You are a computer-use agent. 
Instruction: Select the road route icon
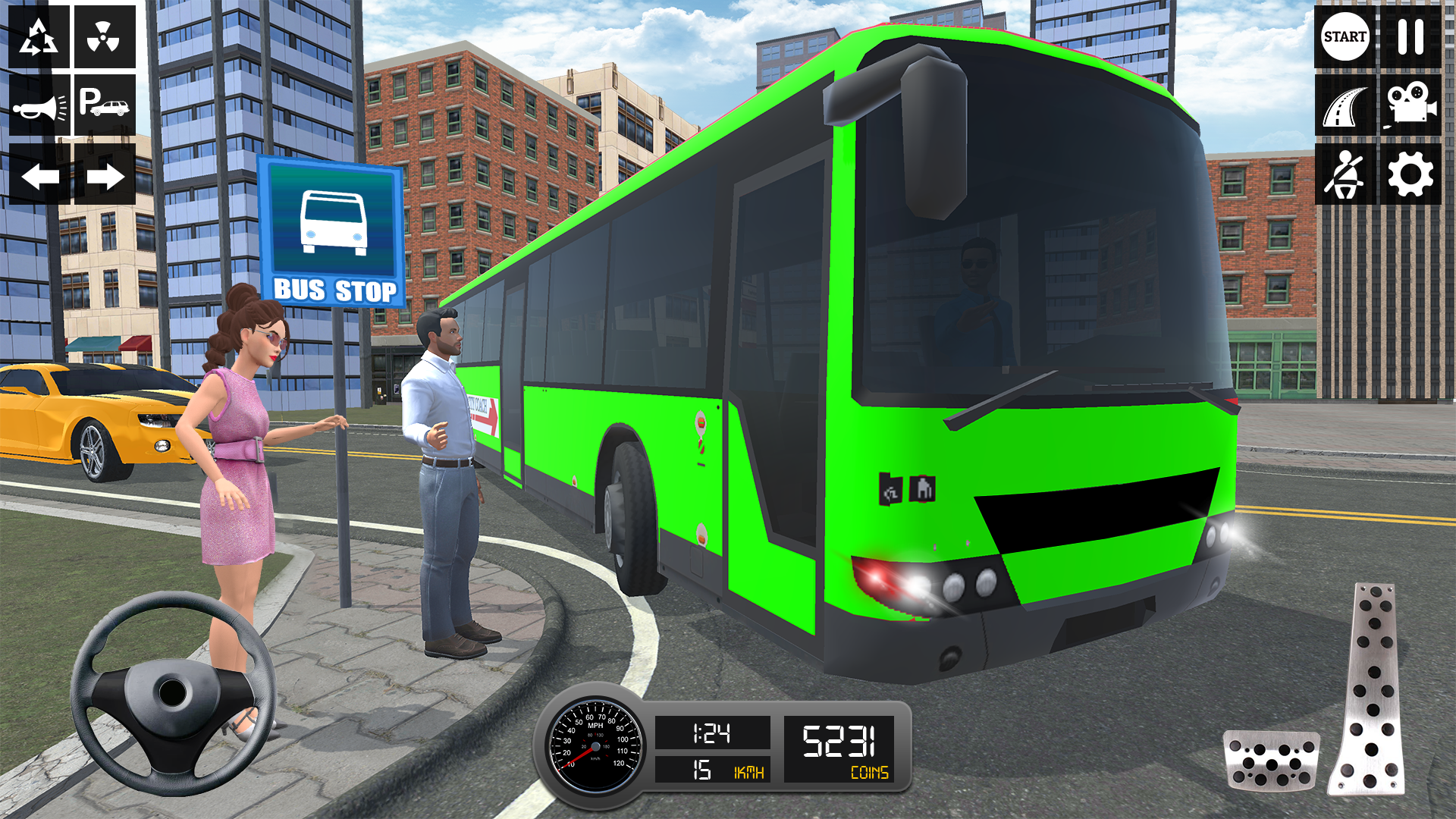click(x=1341, y=106)
